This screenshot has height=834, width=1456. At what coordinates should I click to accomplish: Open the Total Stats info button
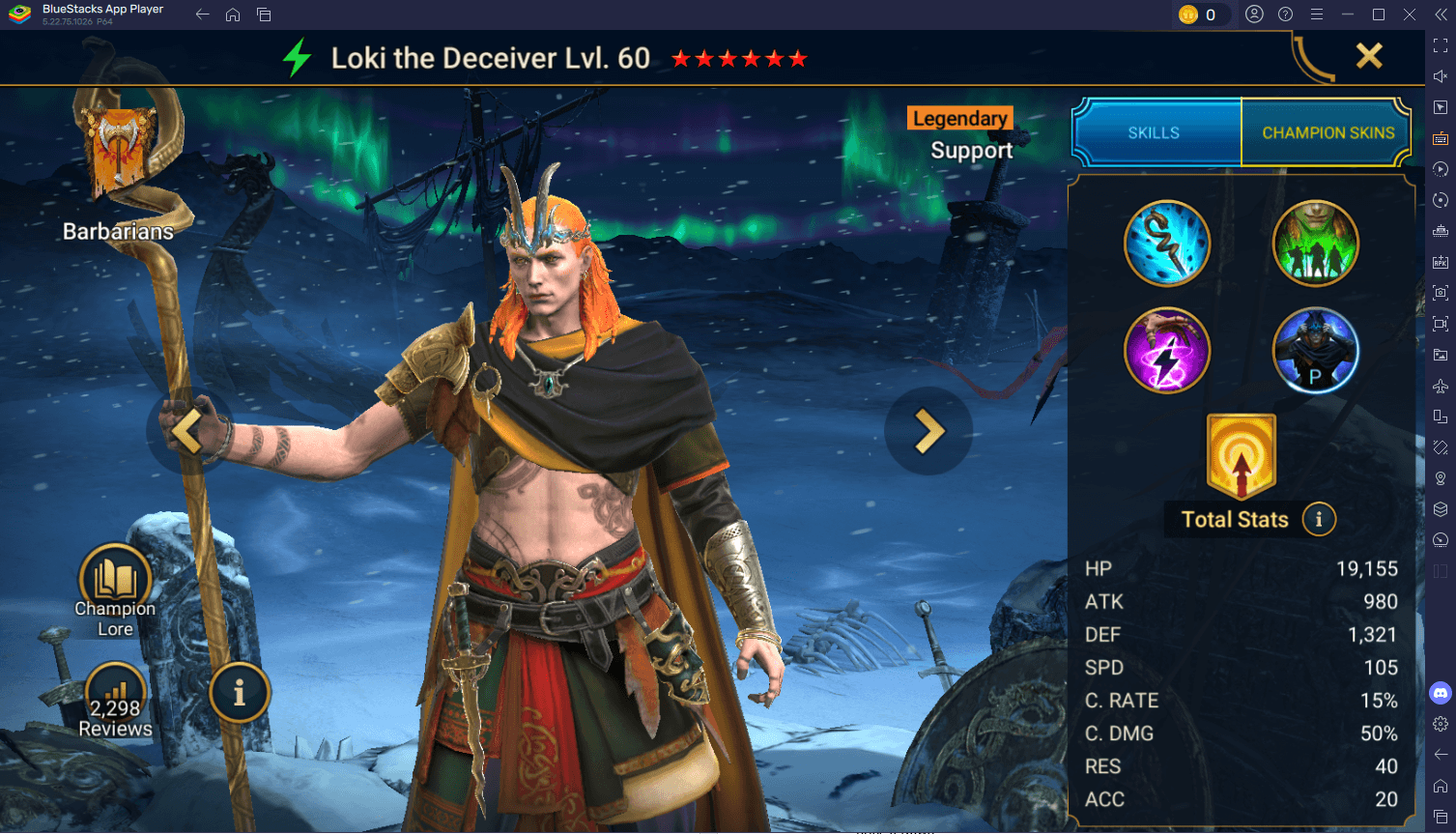coord(1319,519)
